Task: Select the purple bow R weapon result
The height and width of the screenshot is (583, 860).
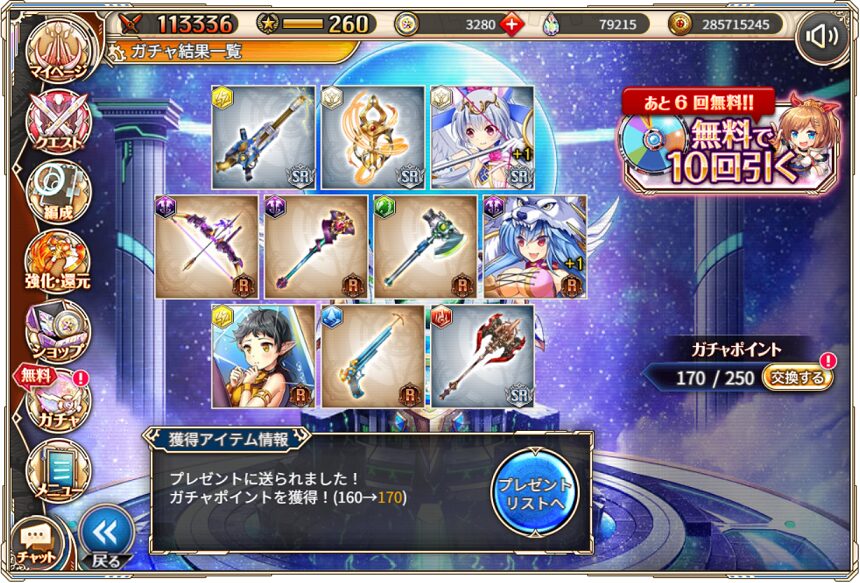Action: tap(207, 246)
